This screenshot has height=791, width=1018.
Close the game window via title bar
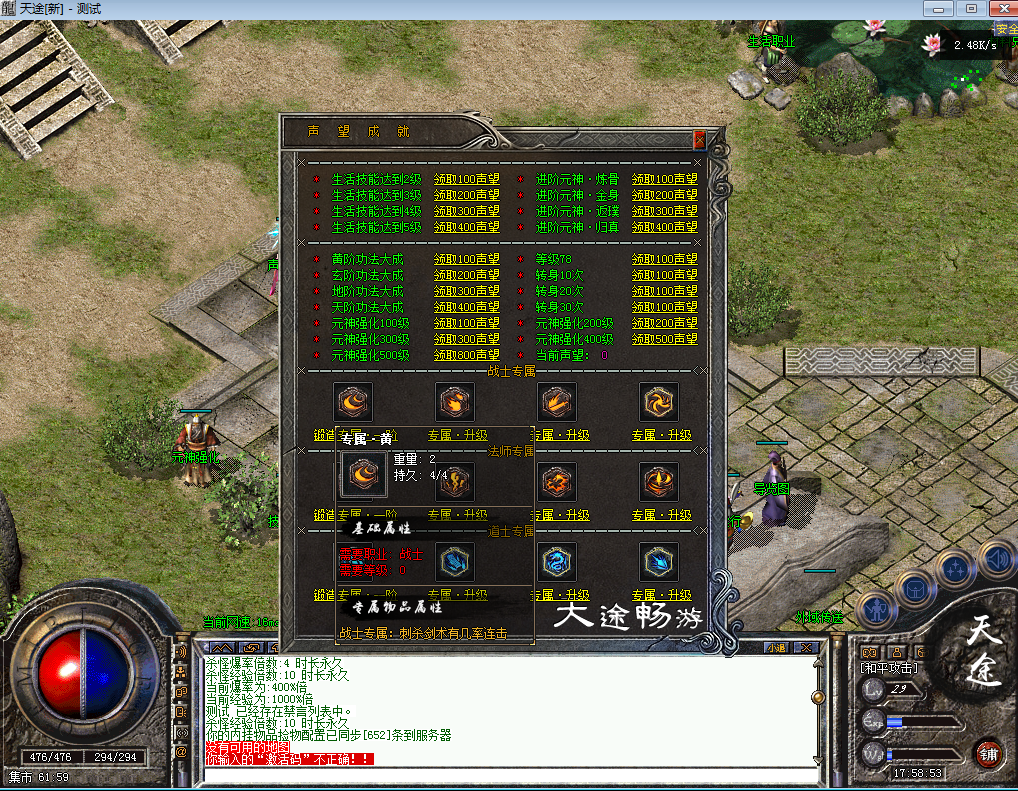coord(1001,9)
